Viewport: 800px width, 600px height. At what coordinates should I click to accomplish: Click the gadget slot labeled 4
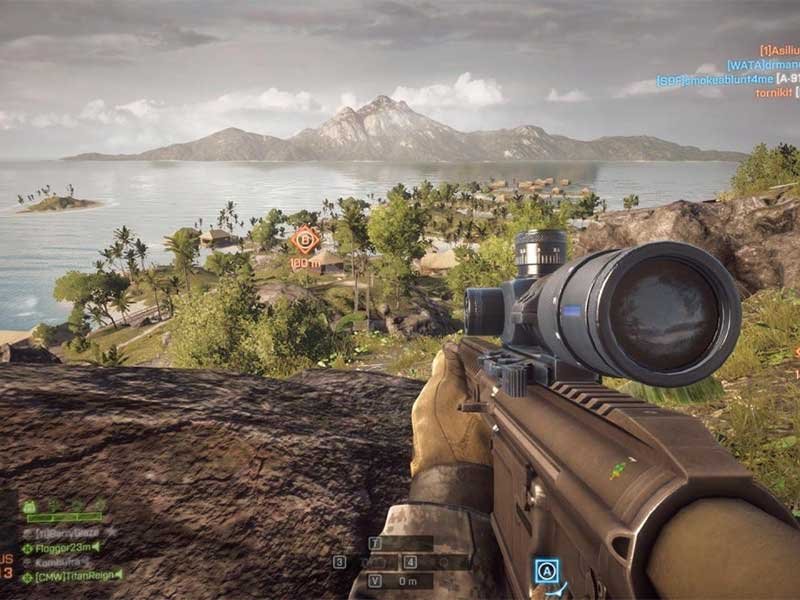pyautogui.click(x=410, y=562)
